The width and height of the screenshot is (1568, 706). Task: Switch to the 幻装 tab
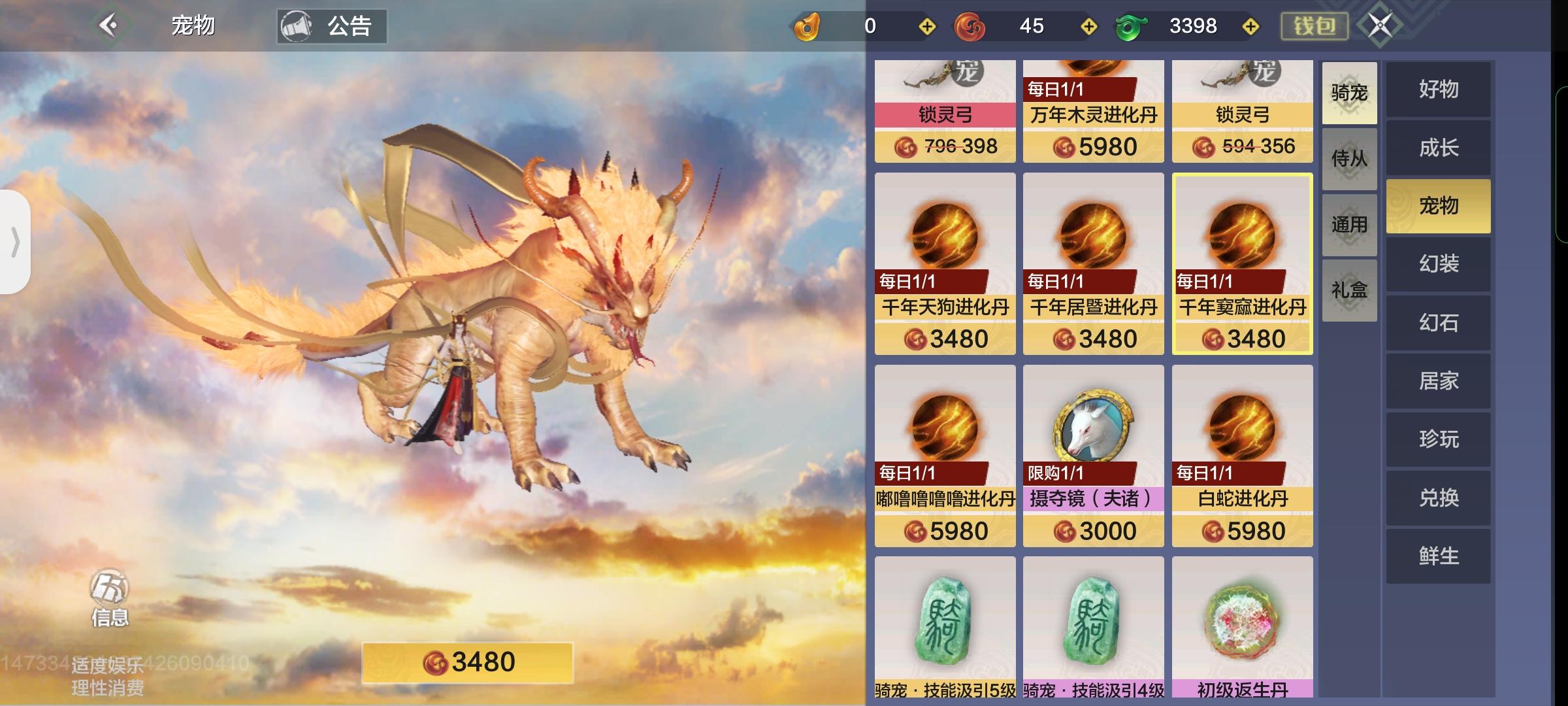click(1438, 264)
